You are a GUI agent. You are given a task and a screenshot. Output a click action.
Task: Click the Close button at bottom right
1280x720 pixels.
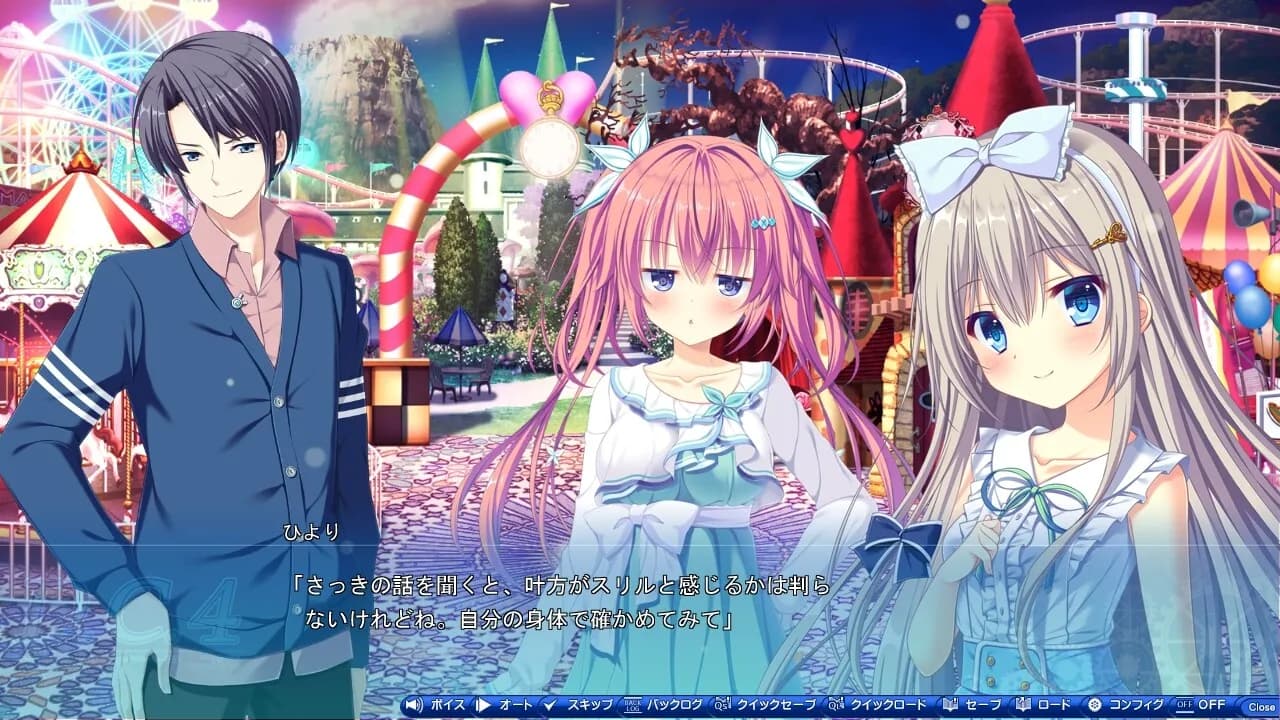click(x=1262, y=706)
